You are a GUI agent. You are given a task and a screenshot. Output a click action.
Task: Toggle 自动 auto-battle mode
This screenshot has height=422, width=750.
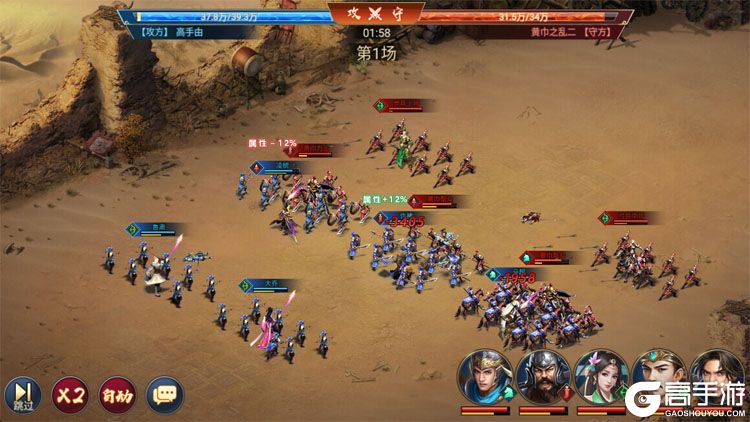(x=117, y=394)
